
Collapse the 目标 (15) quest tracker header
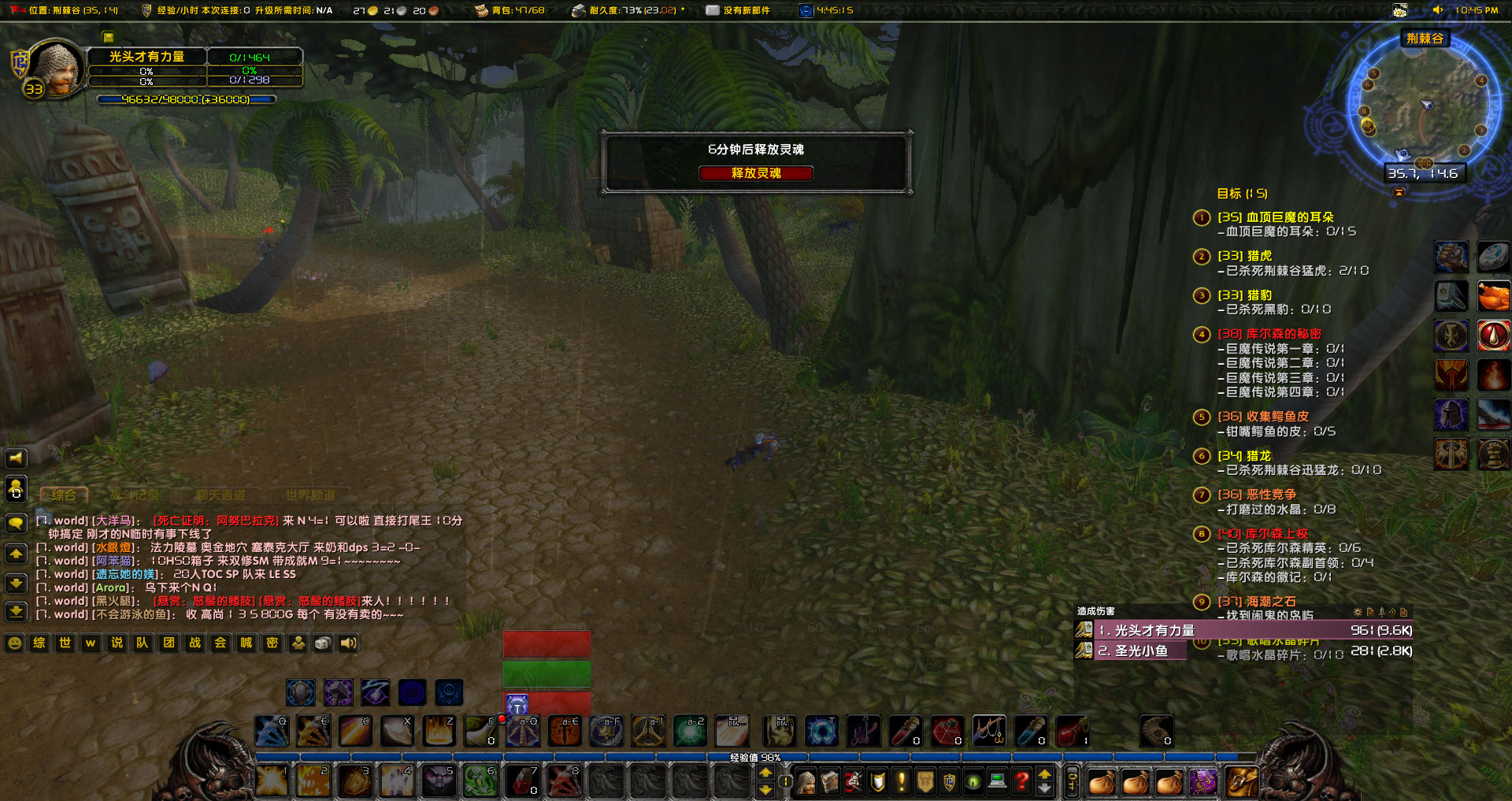tap(1241, 193)
